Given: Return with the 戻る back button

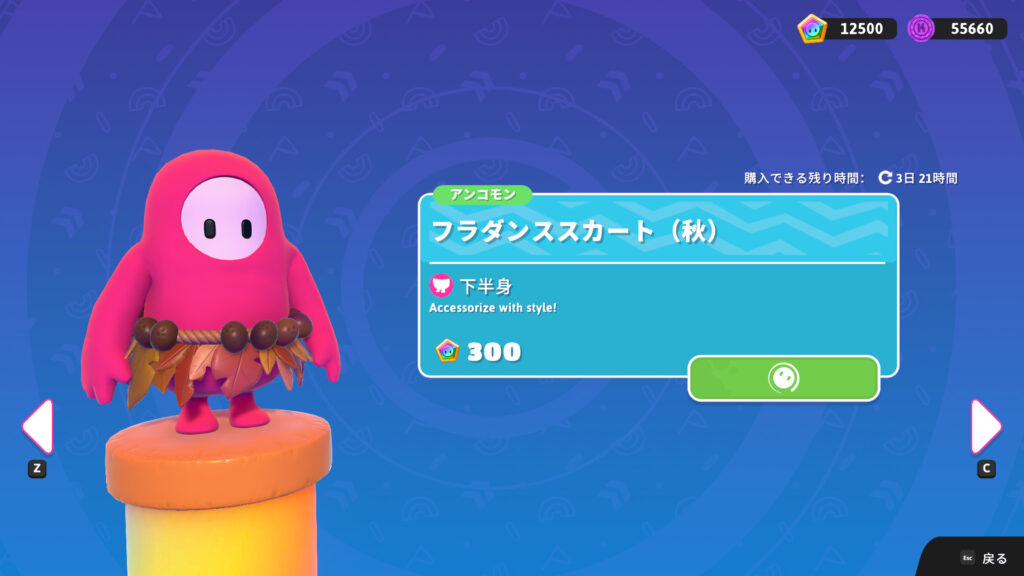Looking at the screenshot, I should [984, 558].
